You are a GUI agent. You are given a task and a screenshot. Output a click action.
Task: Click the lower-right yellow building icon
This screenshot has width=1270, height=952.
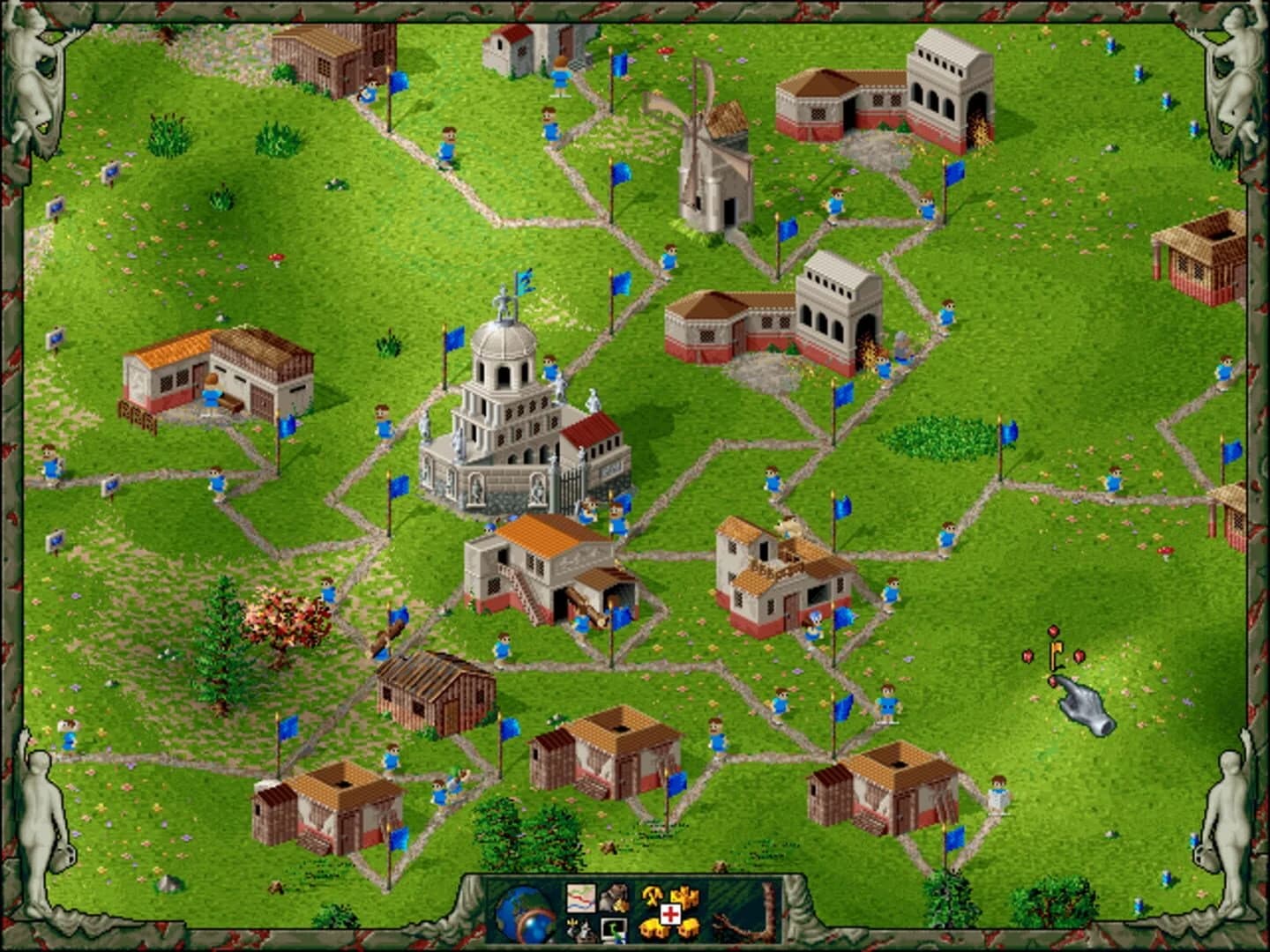pos(691,927)
